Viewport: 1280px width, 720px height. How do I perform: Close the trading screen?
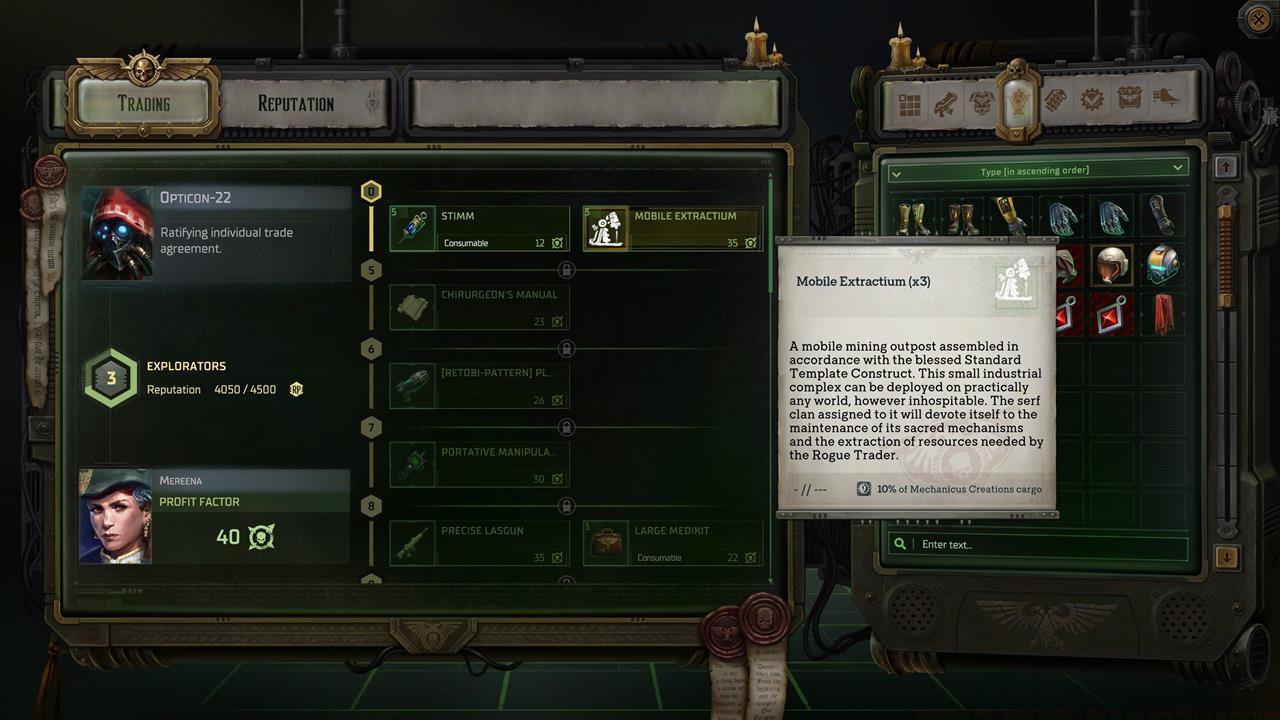click(1258, 17)
